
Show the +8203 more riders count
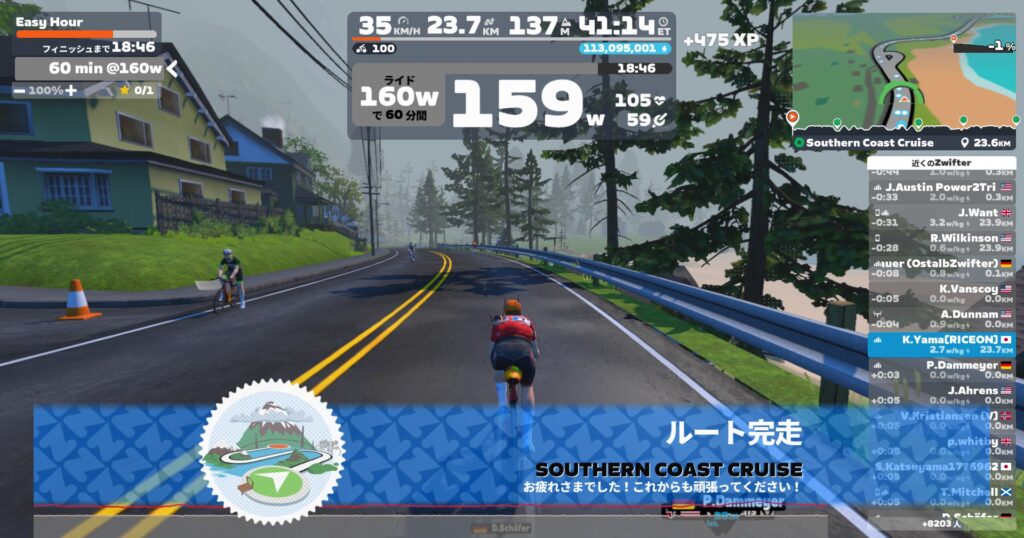(941, 522)
